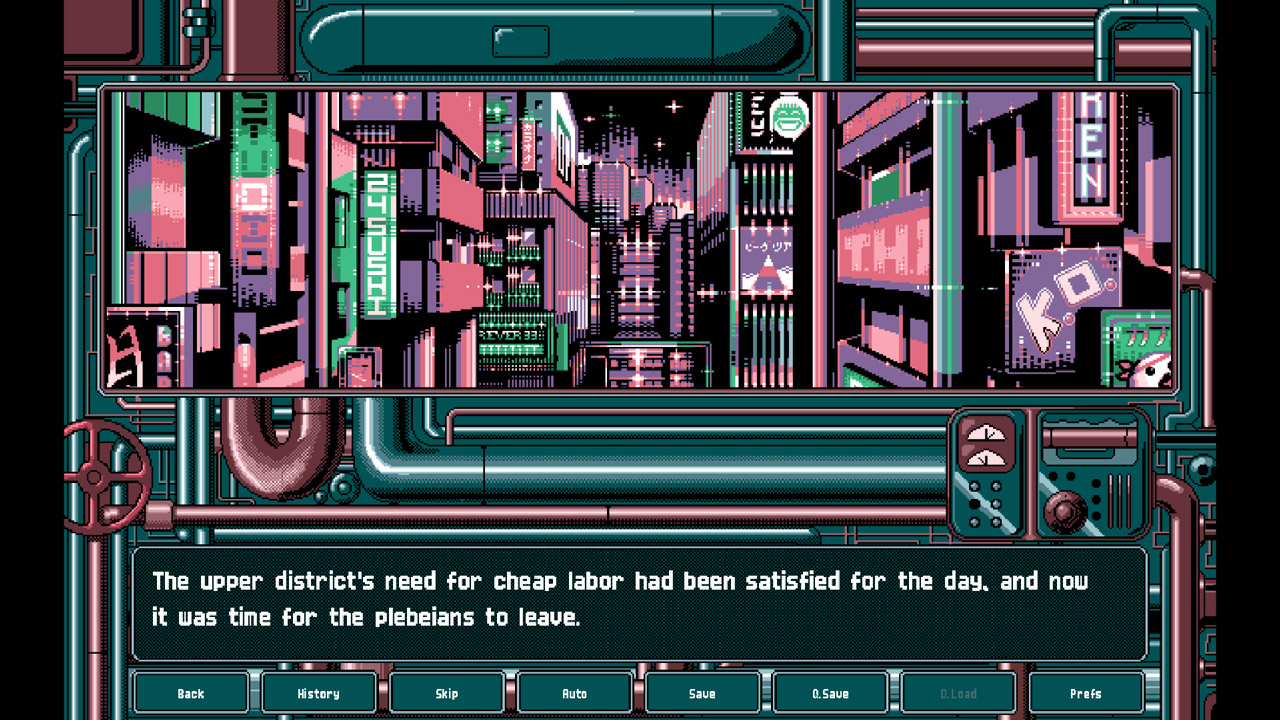Toggle Skip mode
1280x720 pixels.
coord(447,692)
